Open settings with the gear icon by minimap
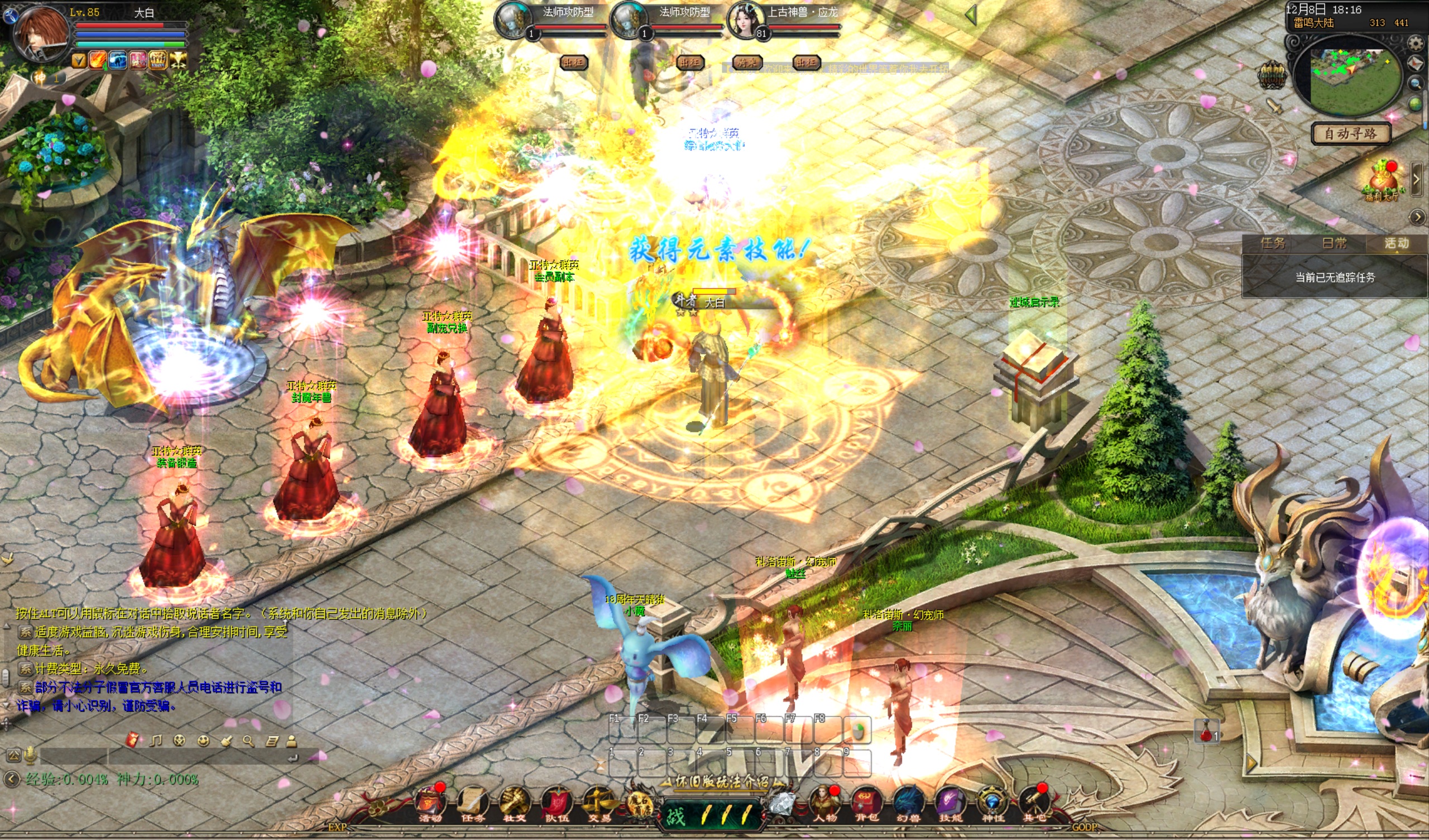Screen dimensions: 1429x840 1416,43
